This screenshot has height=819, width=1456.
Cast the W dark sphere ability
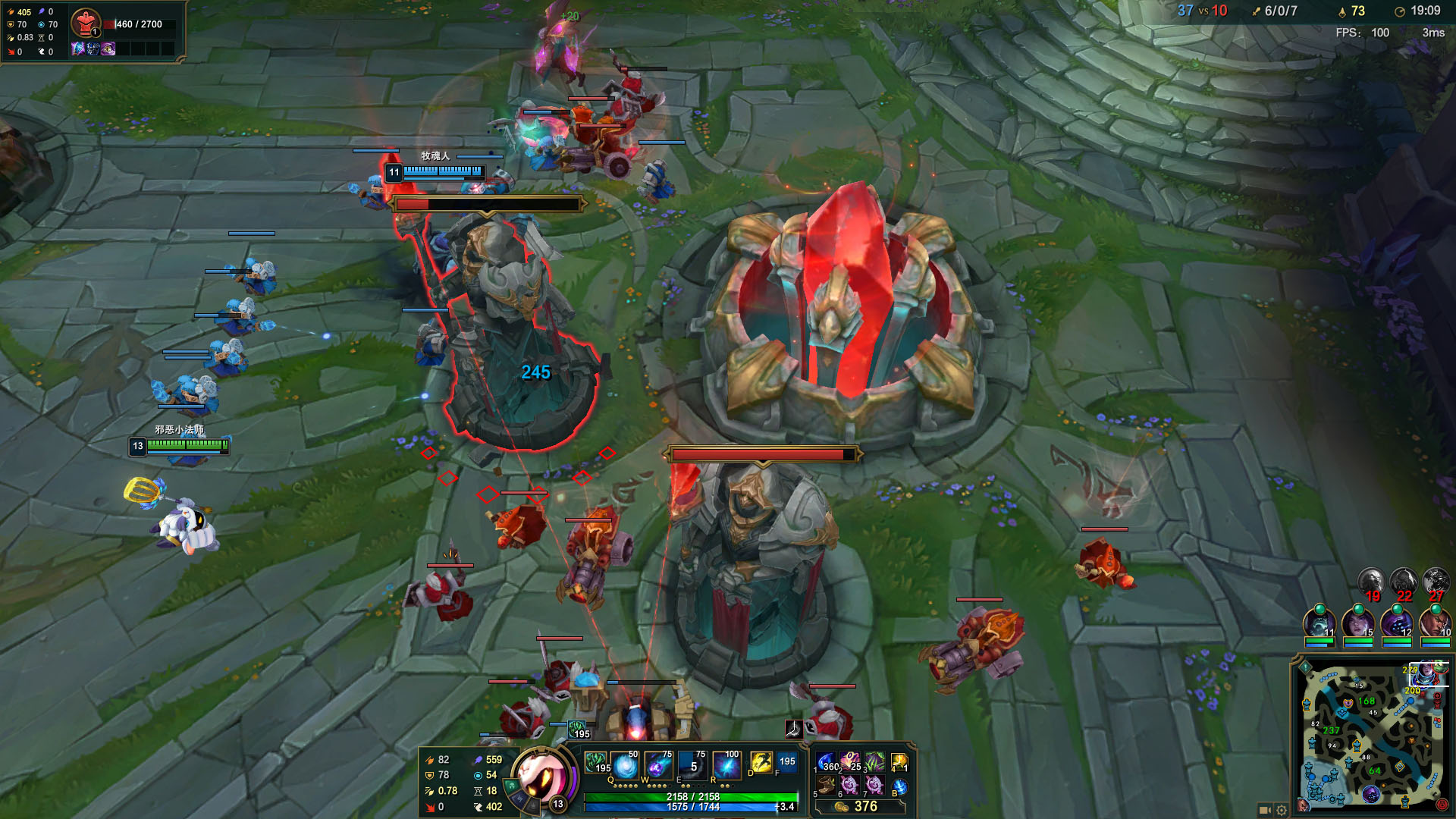pyautogui.click(x=657, y=765)
